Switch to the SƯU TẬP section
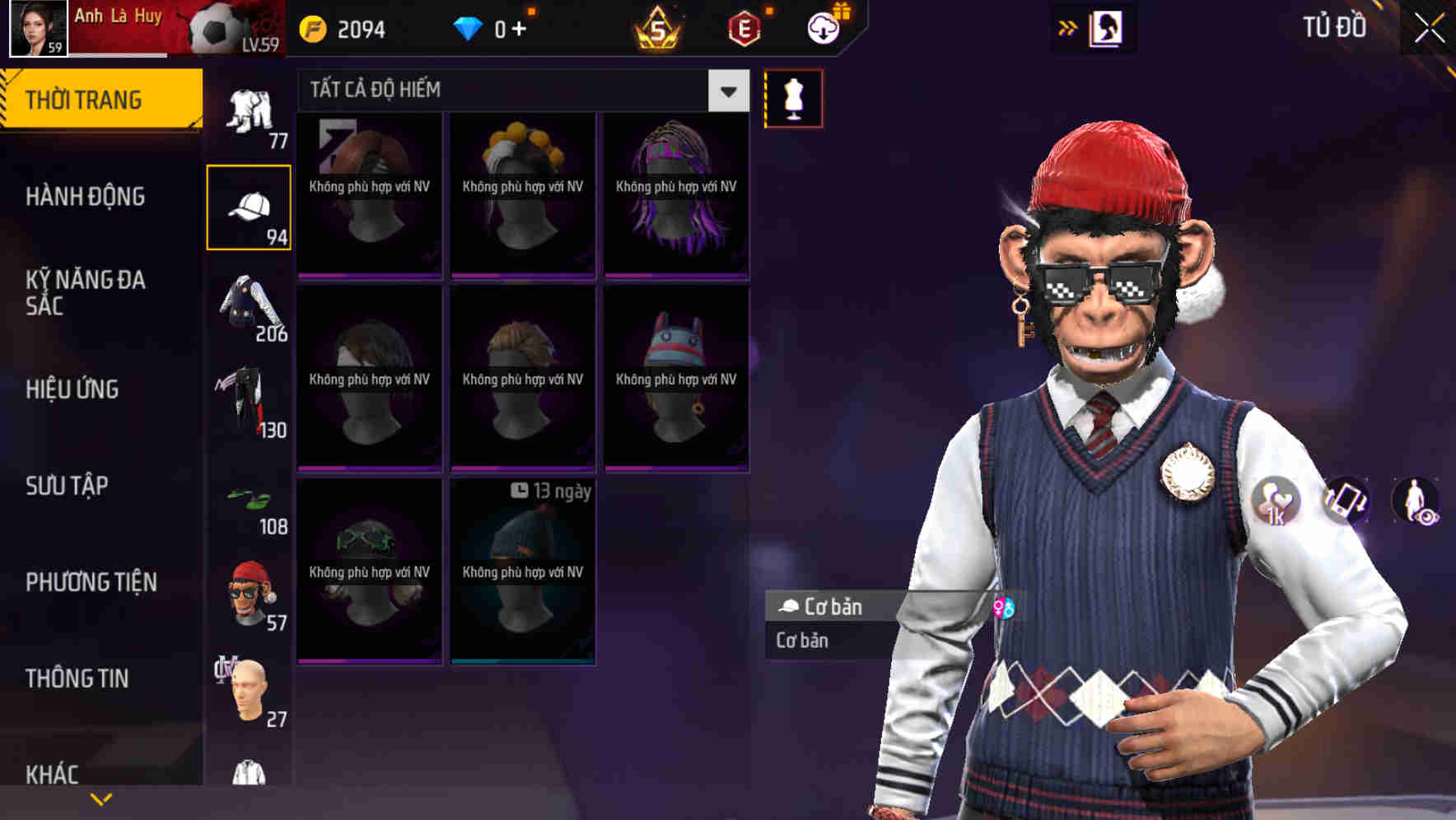 [x=66, y=487]
